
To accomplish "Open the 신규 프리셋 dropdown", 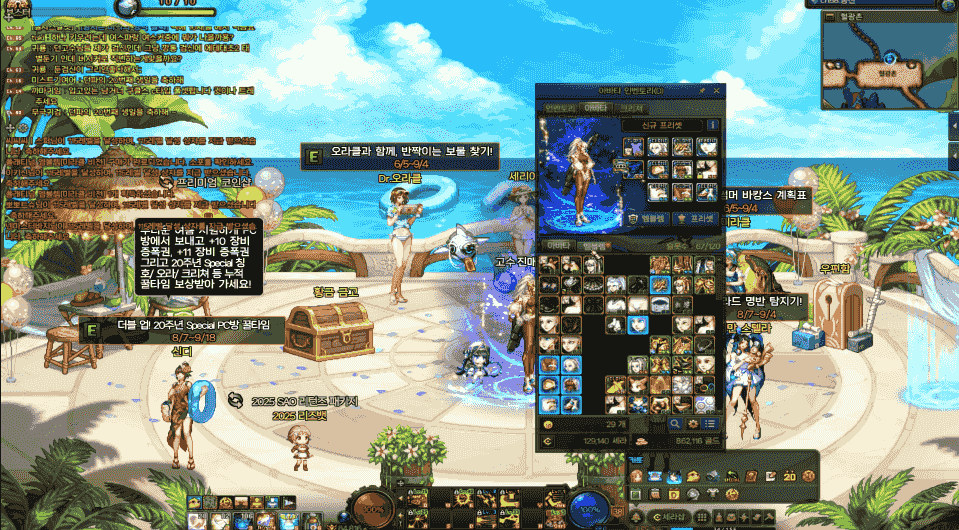I will tap(663, 125).
